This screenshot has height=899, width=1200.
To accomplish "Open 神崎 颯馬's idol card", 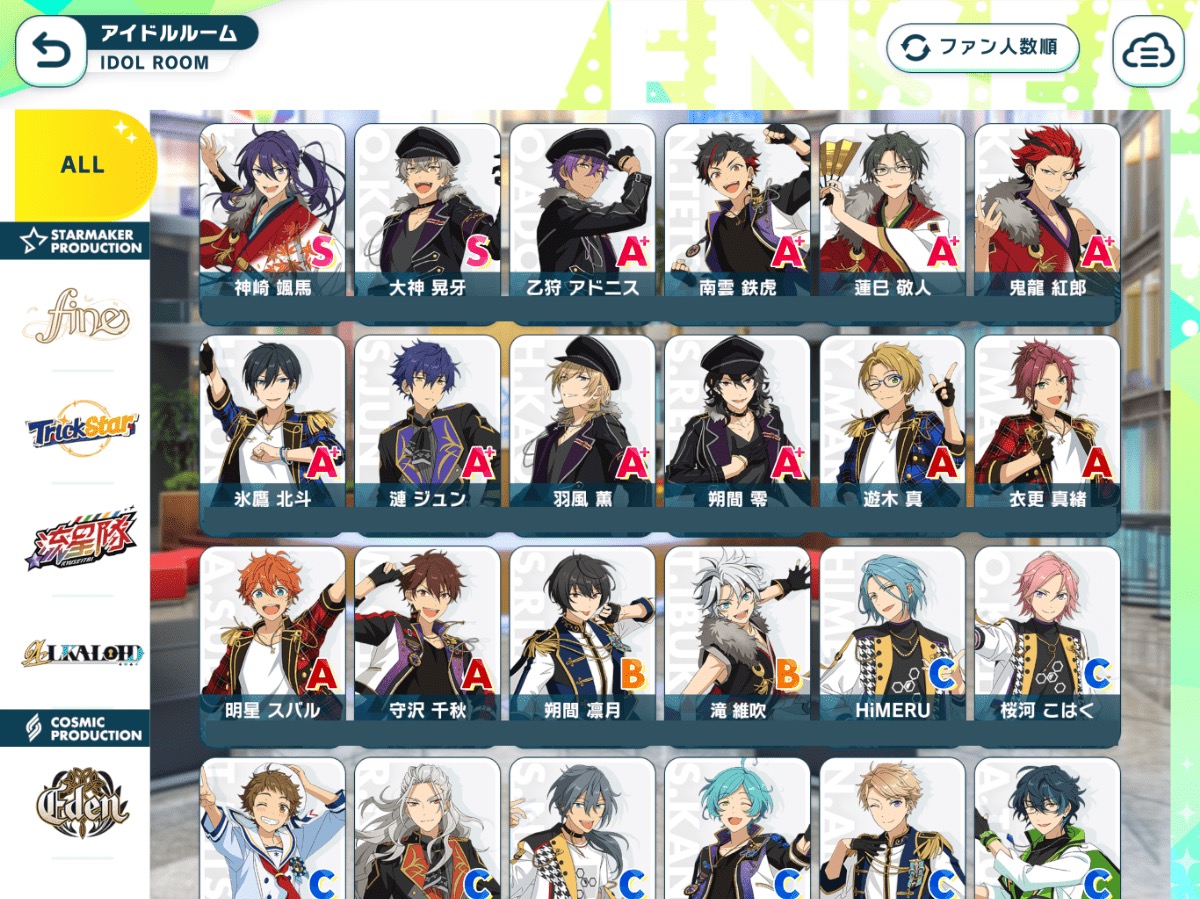I will (272, 213).
